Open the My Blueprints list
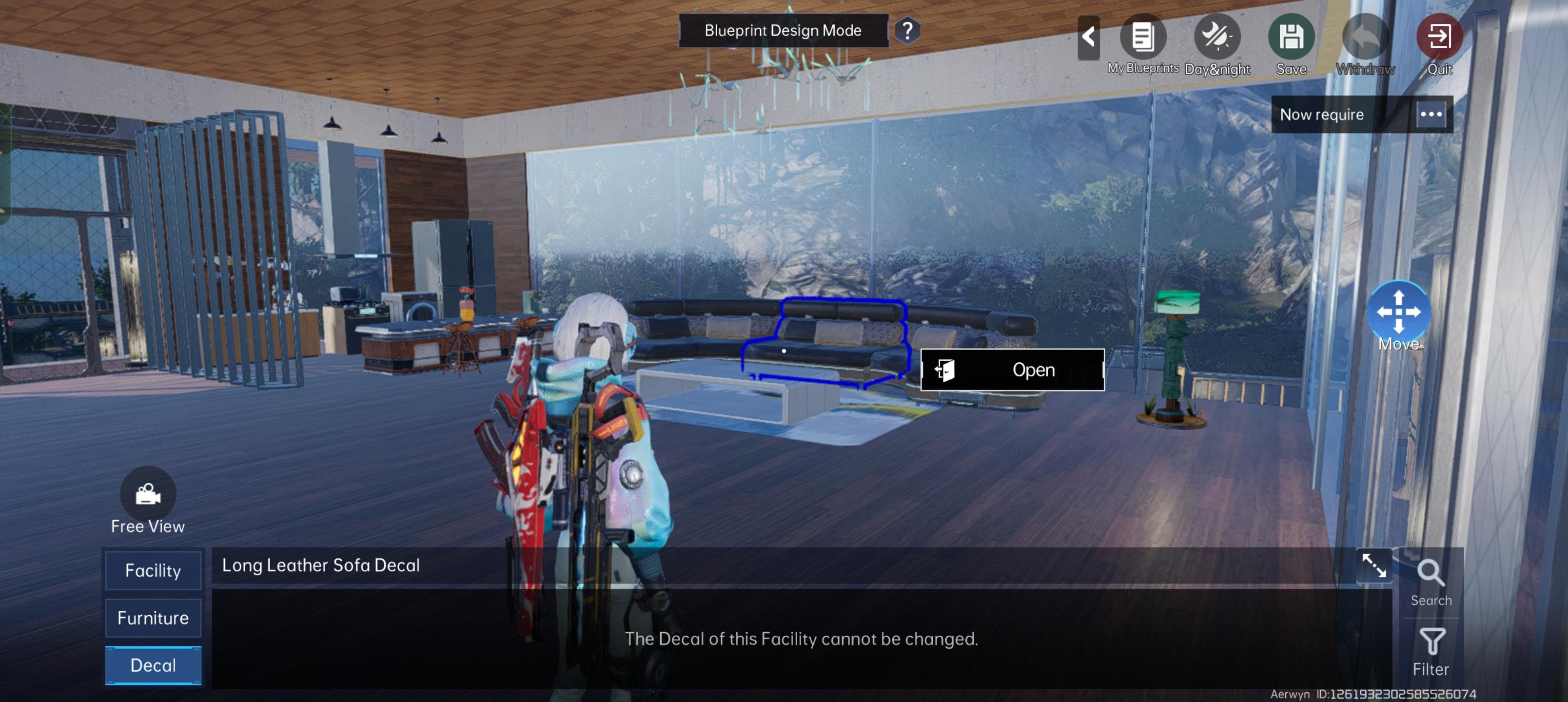 [1142, 38]
